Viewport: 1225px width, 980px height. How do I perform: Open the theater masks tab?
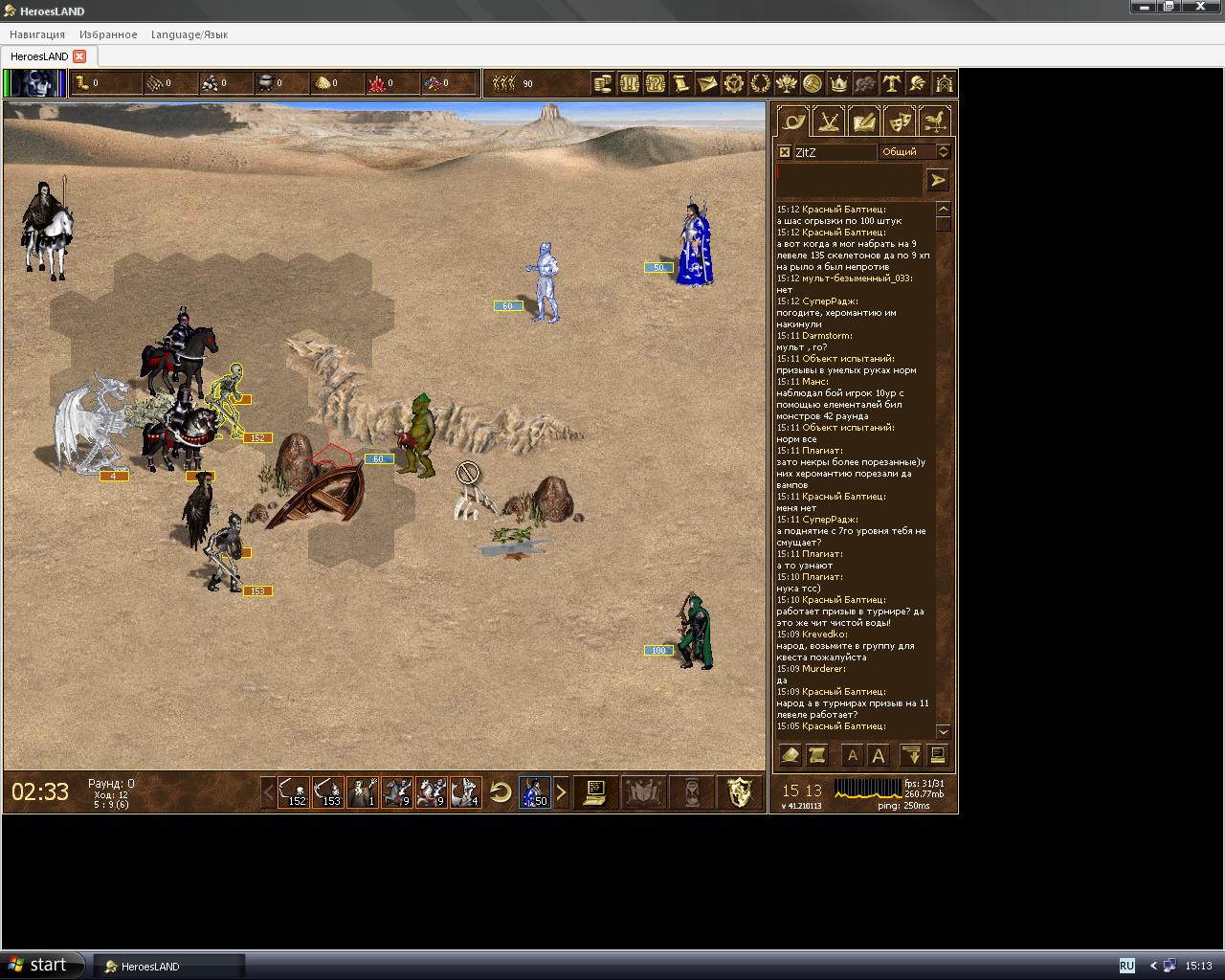(x=899, y=122)
